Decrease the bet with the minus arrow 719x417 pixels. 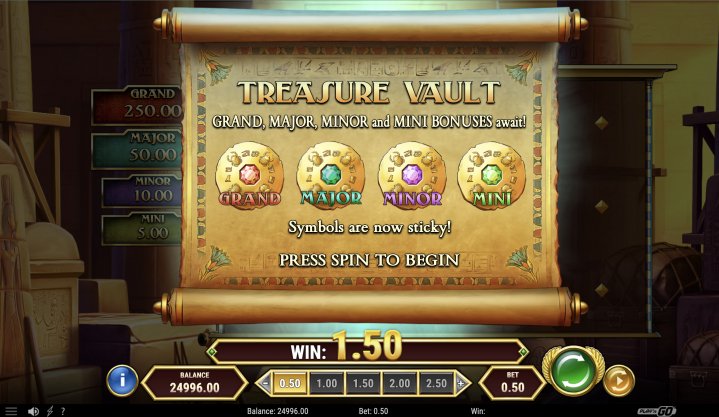265,383
